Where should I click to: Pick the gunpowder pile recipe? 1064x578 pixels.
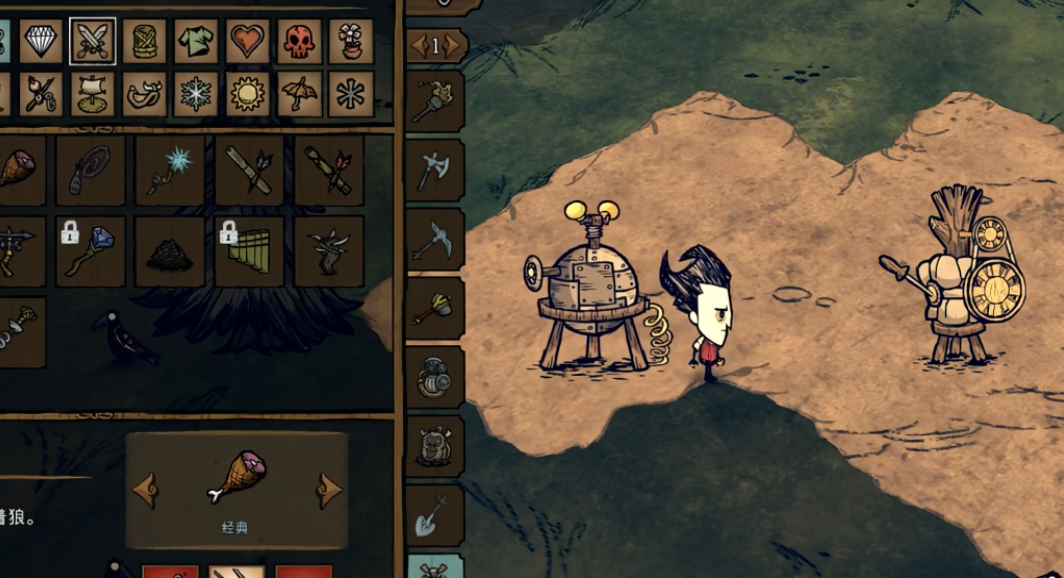(170, 252)
